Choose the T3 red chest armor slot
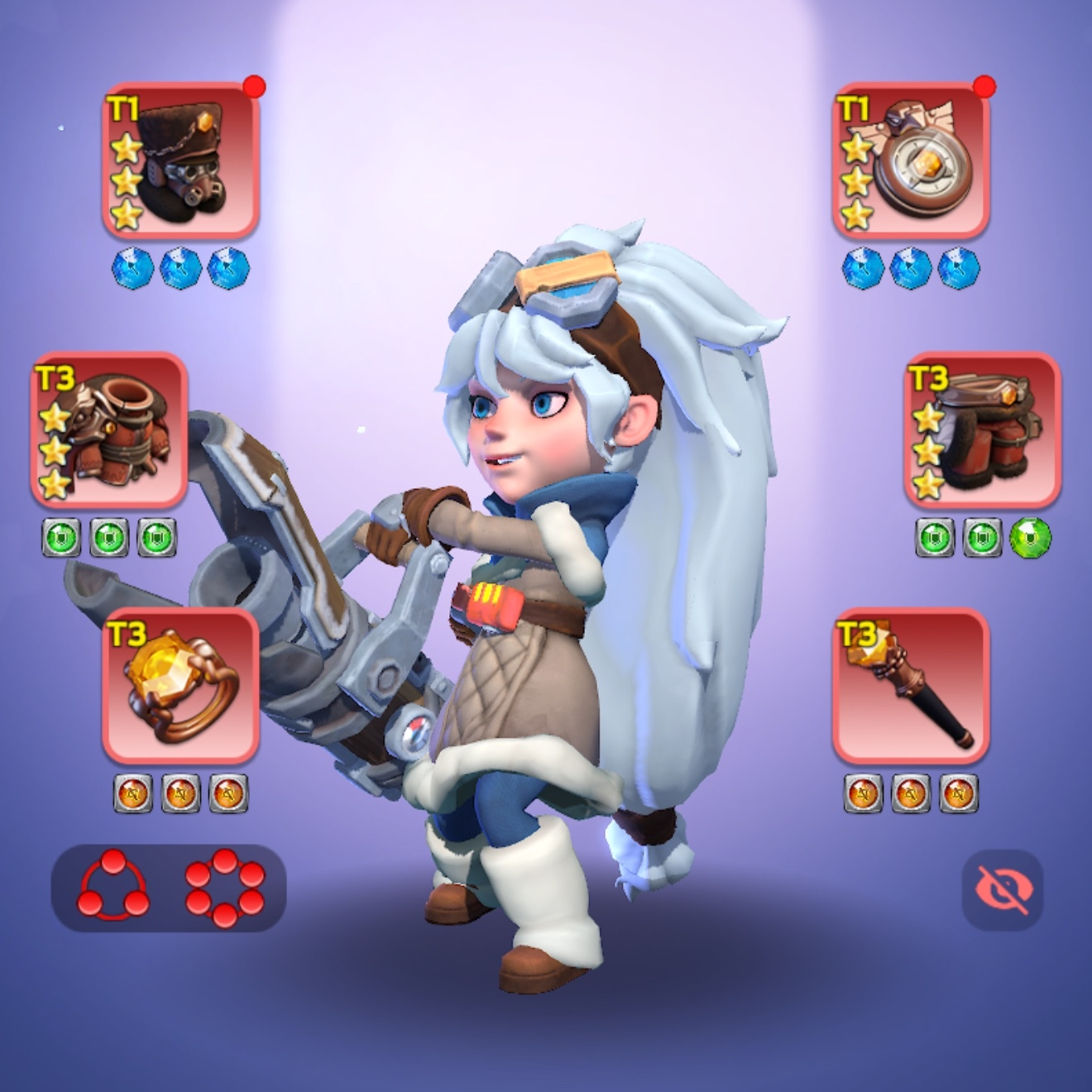1092x1092 pixels. click(109, 430)
